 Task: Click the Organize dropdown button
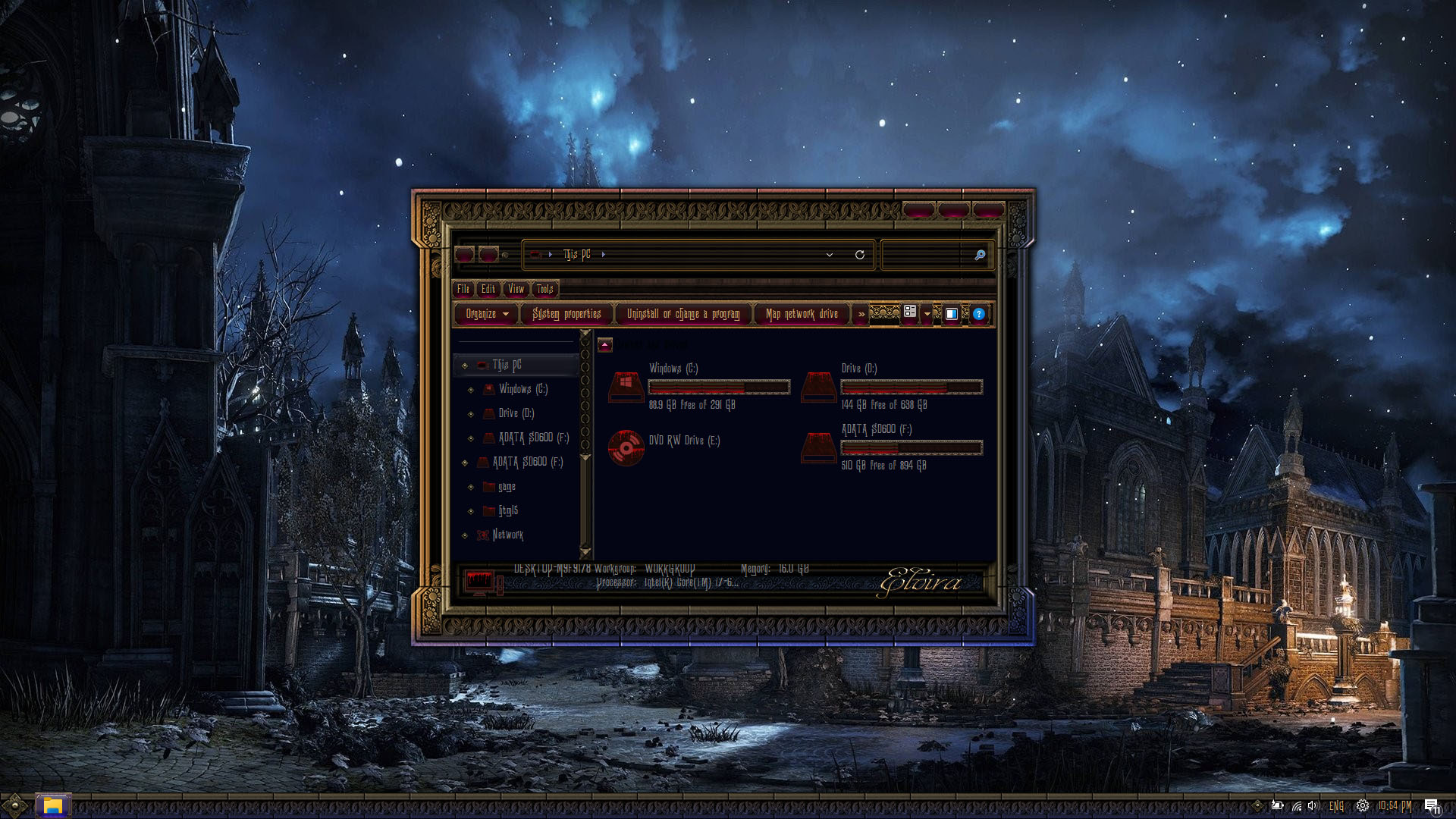pos(486,314)
